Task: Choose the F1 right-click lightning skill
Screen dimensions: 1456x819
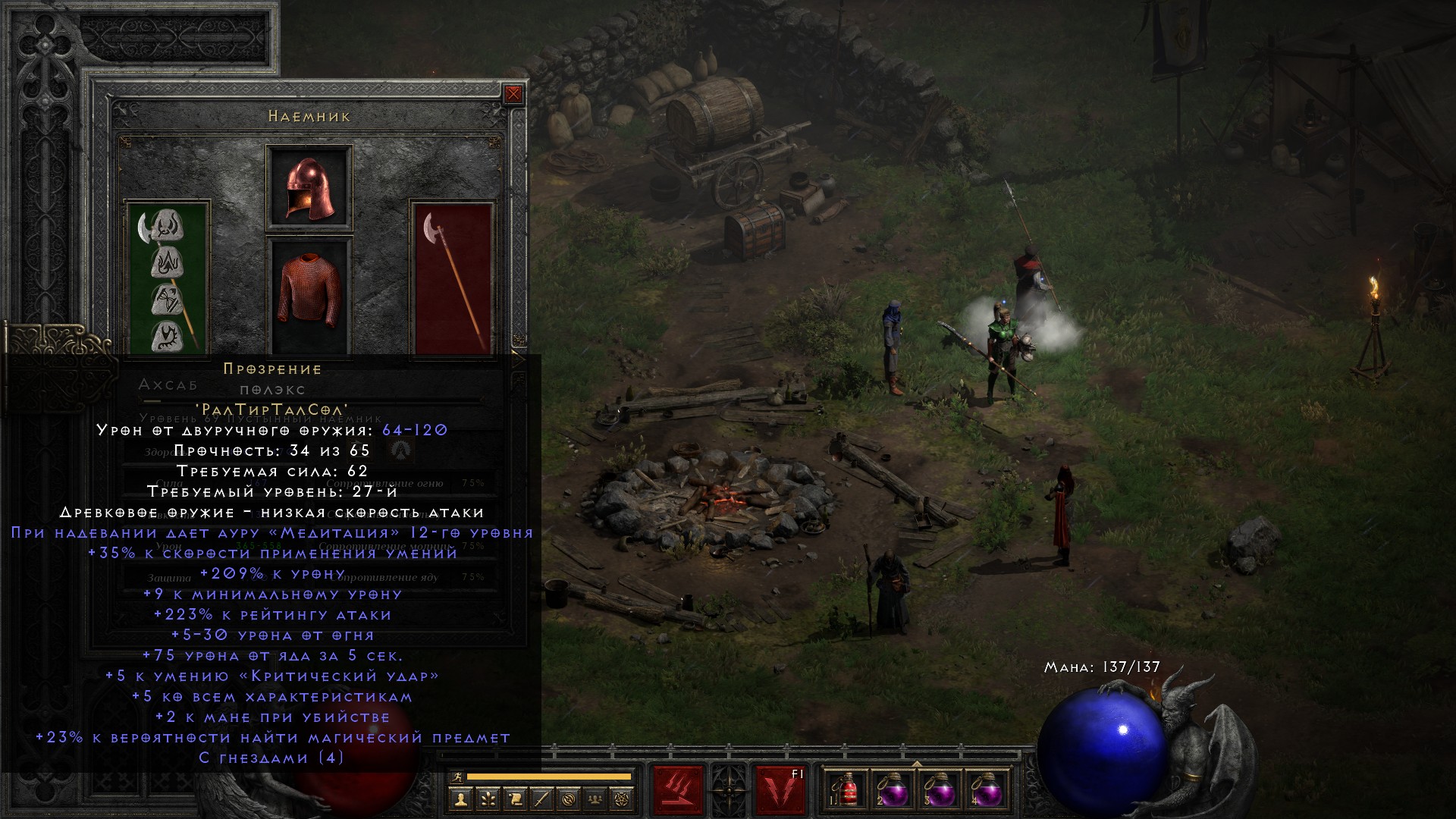Action: coord(780,790)
